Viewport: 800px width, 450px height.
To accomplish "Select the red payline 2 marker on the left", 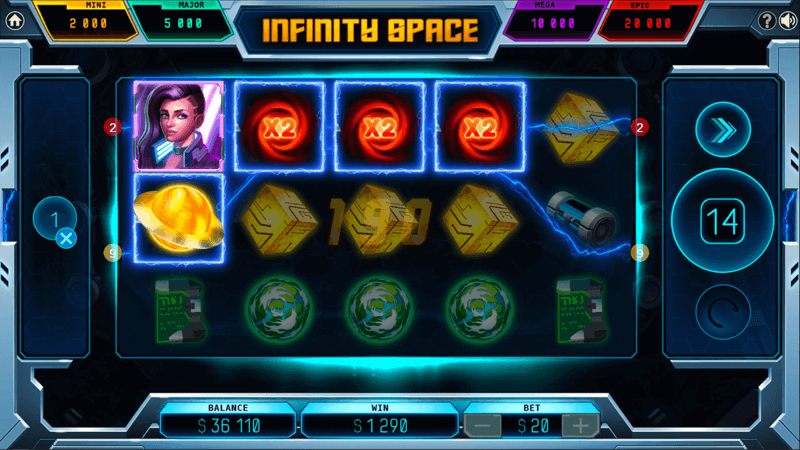I will tap(113, 127).
